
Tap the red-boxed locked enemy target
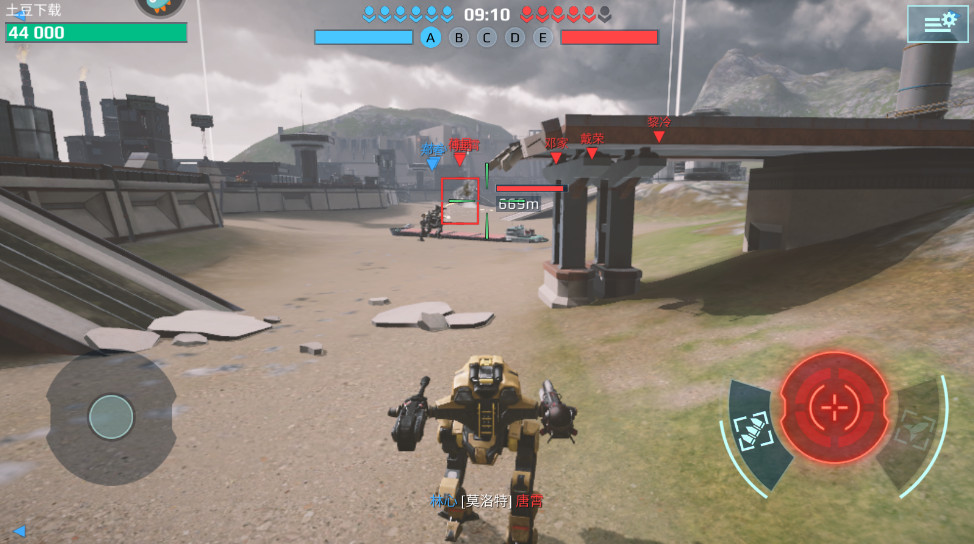[x=461, y=201]
